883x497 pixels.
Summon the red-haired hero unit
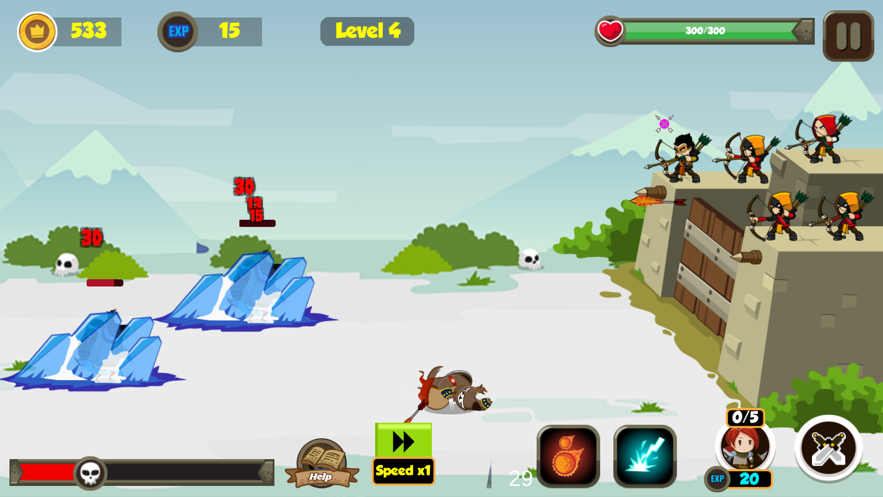point(745,447)
